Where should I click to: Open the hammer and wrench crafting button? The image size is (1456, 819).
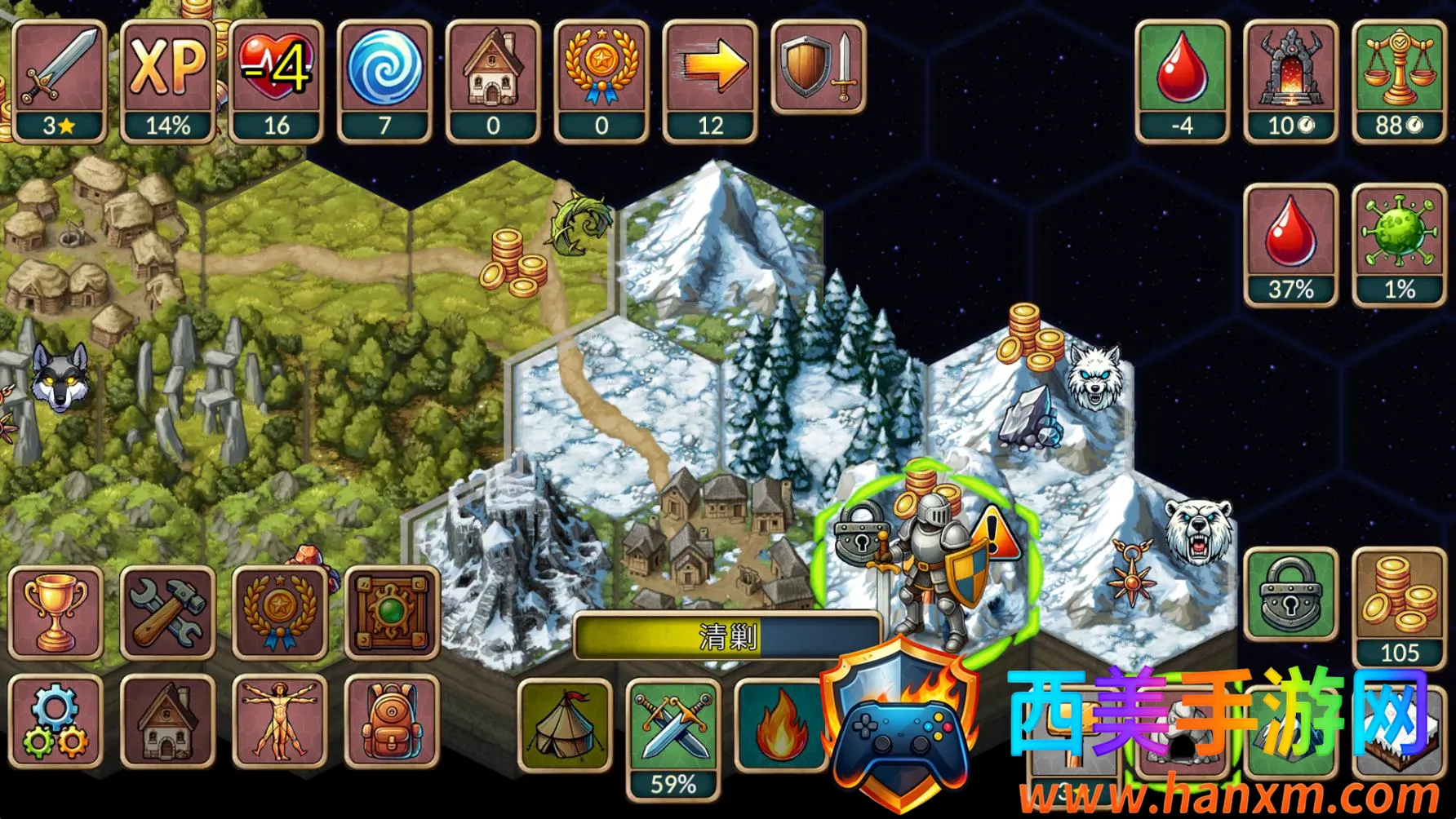click(x=167, y=612)
